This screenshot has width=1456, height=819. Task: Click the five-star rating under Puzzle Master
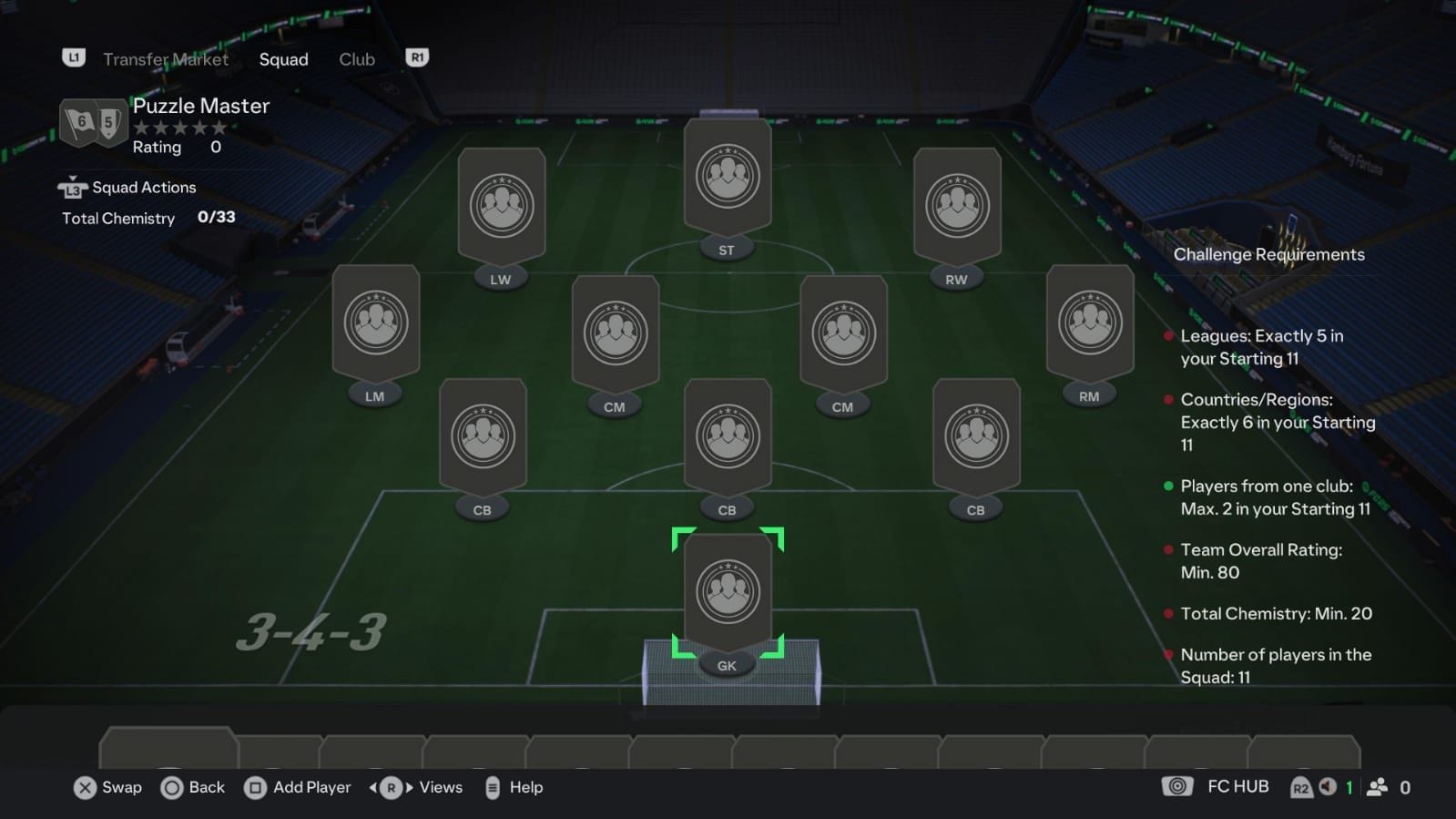coord(179,128)
